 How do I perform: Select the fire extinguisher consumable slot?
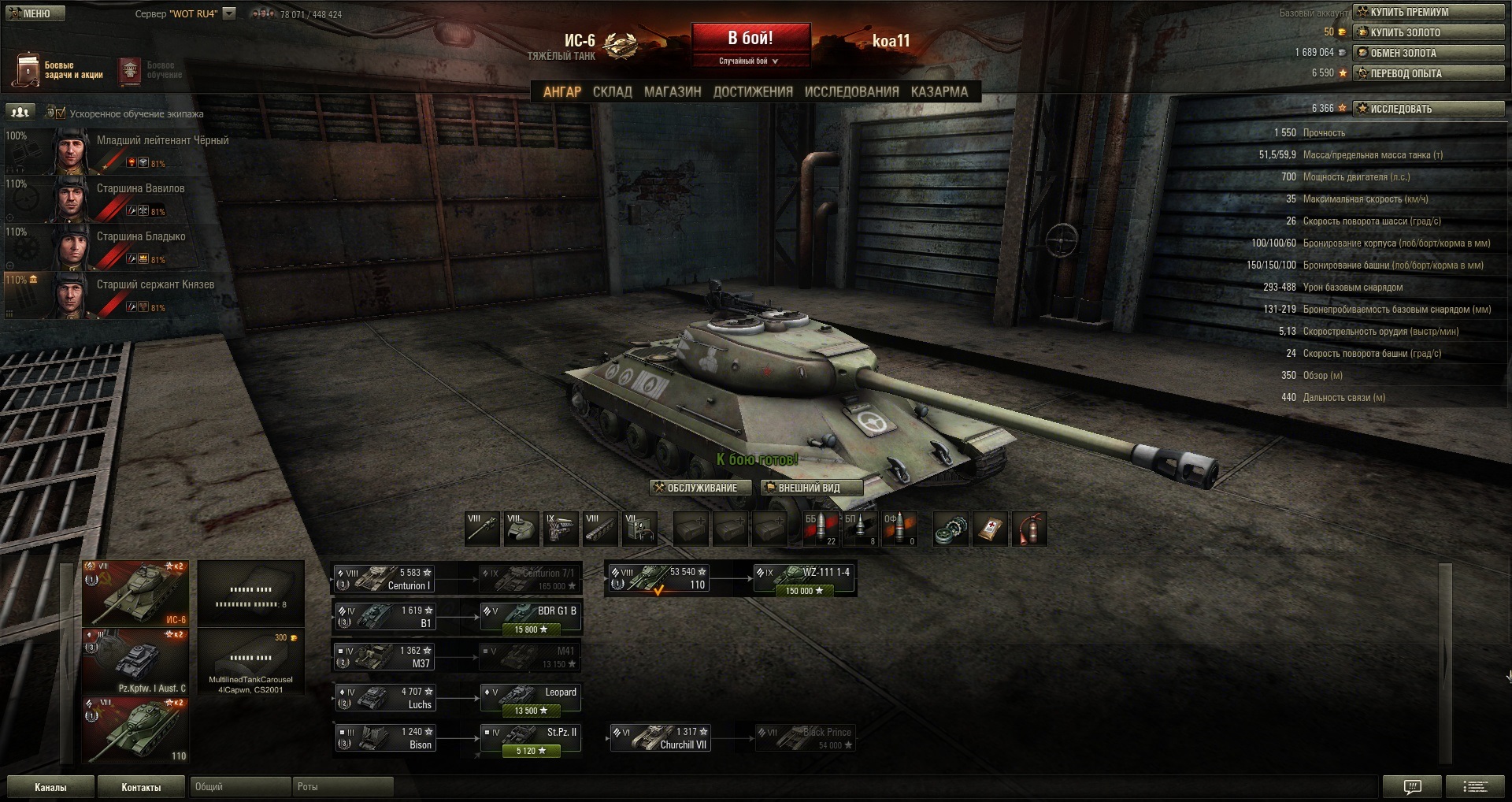[x=1029, y=529]
